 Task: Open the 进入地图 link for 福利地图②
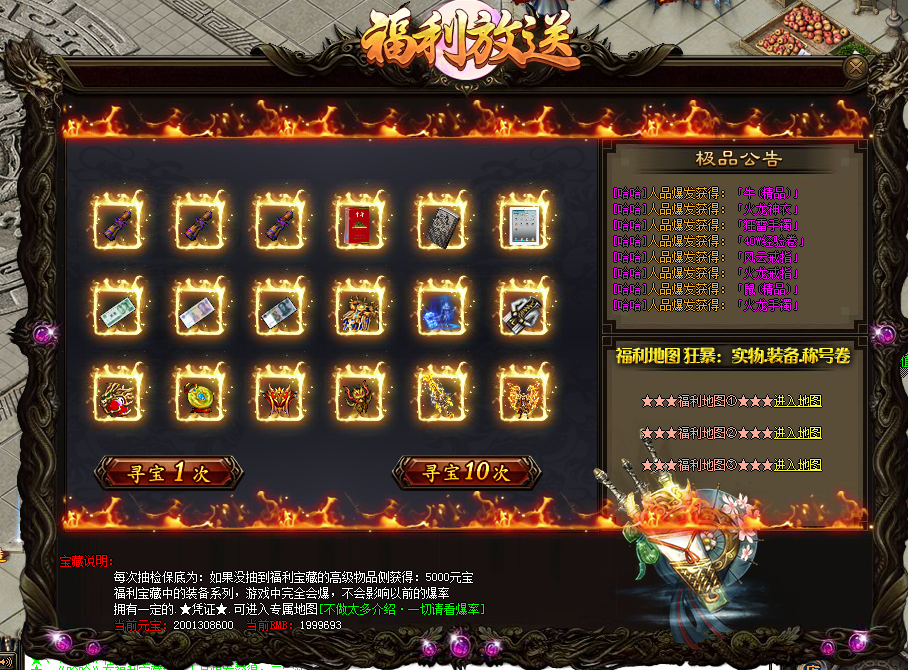797,433
